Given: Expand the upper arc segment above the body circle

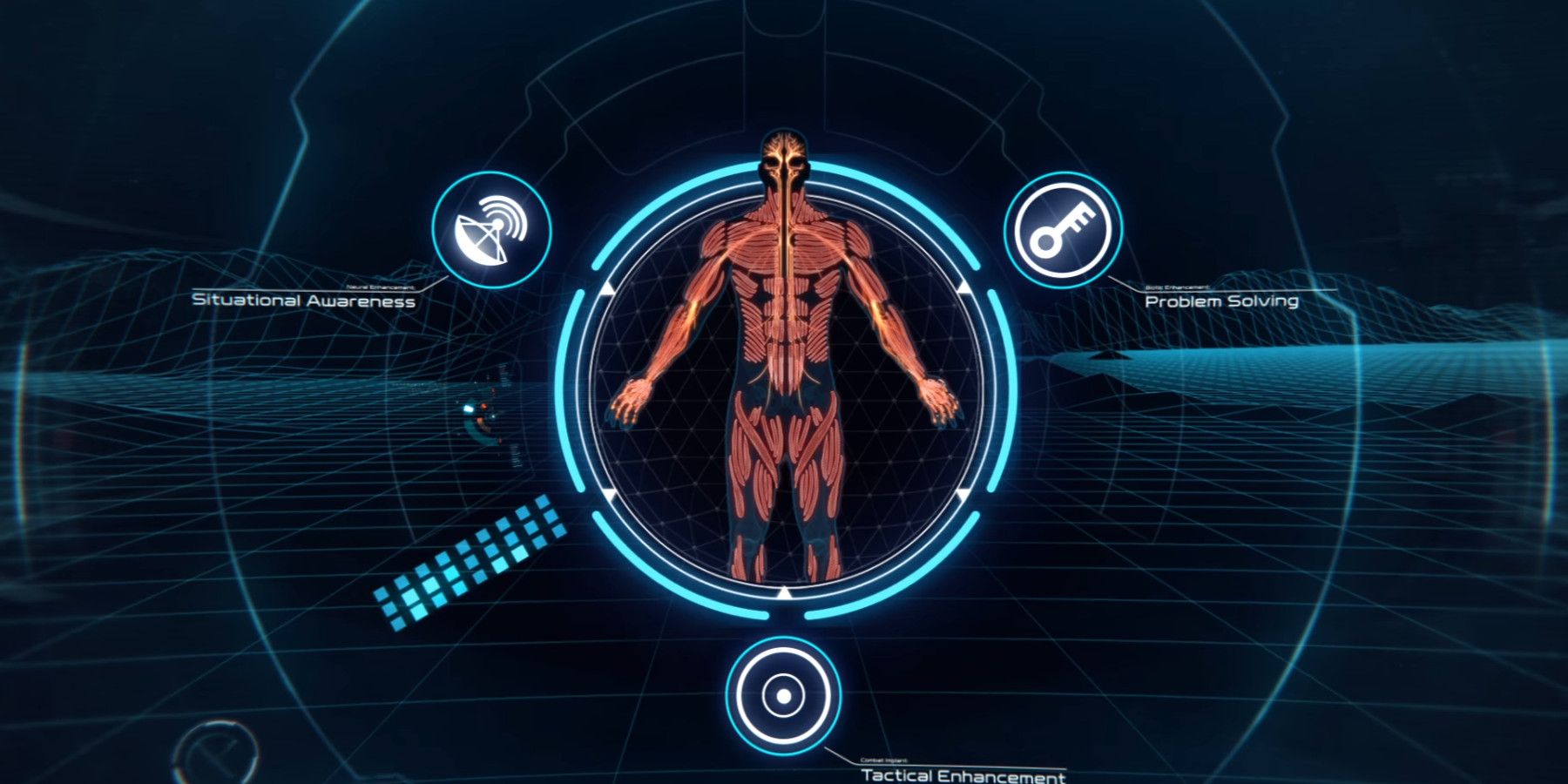Looking at the screenshot, I should 784,166.
